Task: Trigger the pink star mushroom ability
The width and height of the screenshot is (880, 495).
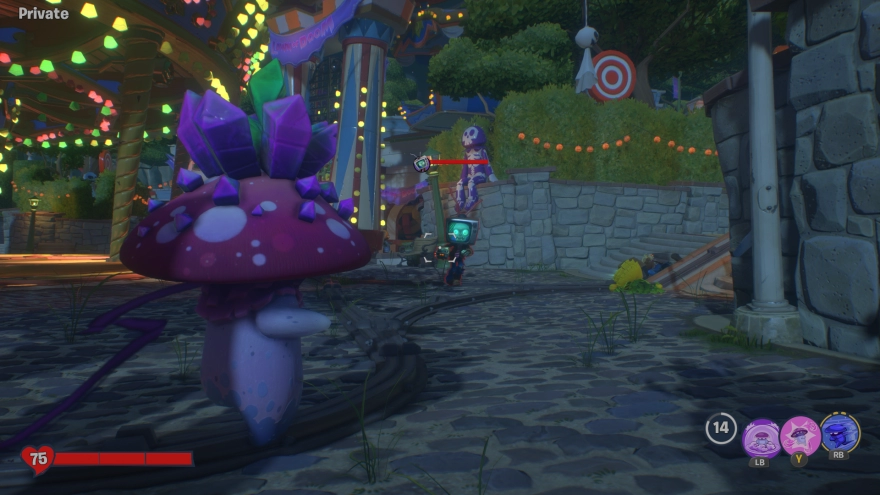Action: click(800, 436)
